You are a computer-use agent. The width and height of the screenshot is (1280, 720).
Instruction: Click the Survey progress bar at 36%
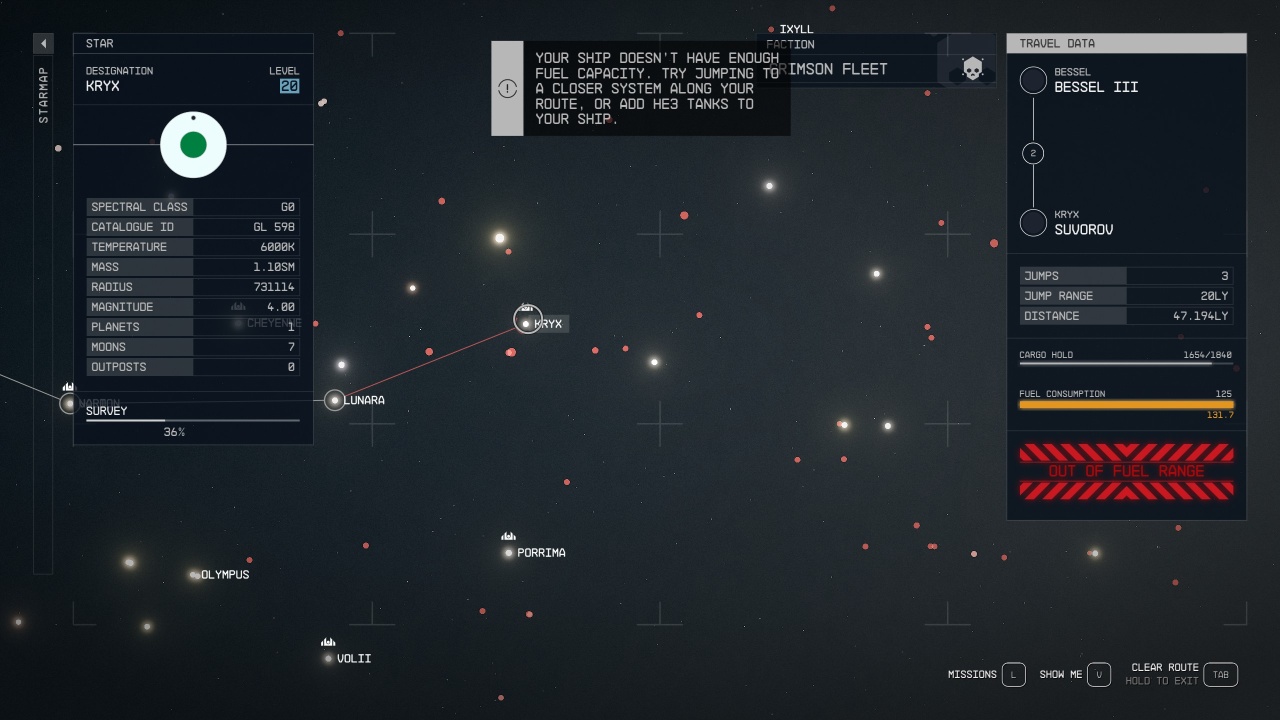[x=193, y=420]
